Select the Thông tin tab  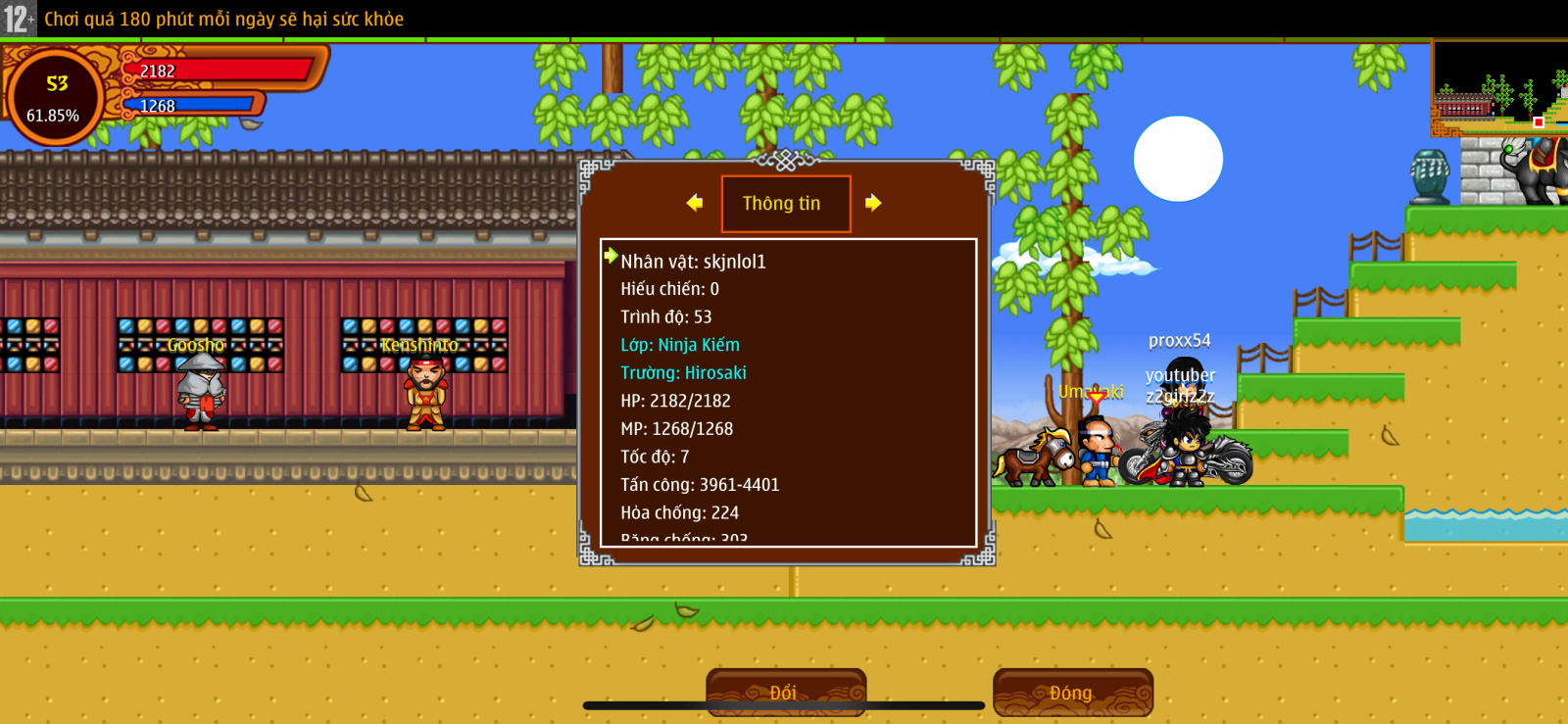coord(785,204)
